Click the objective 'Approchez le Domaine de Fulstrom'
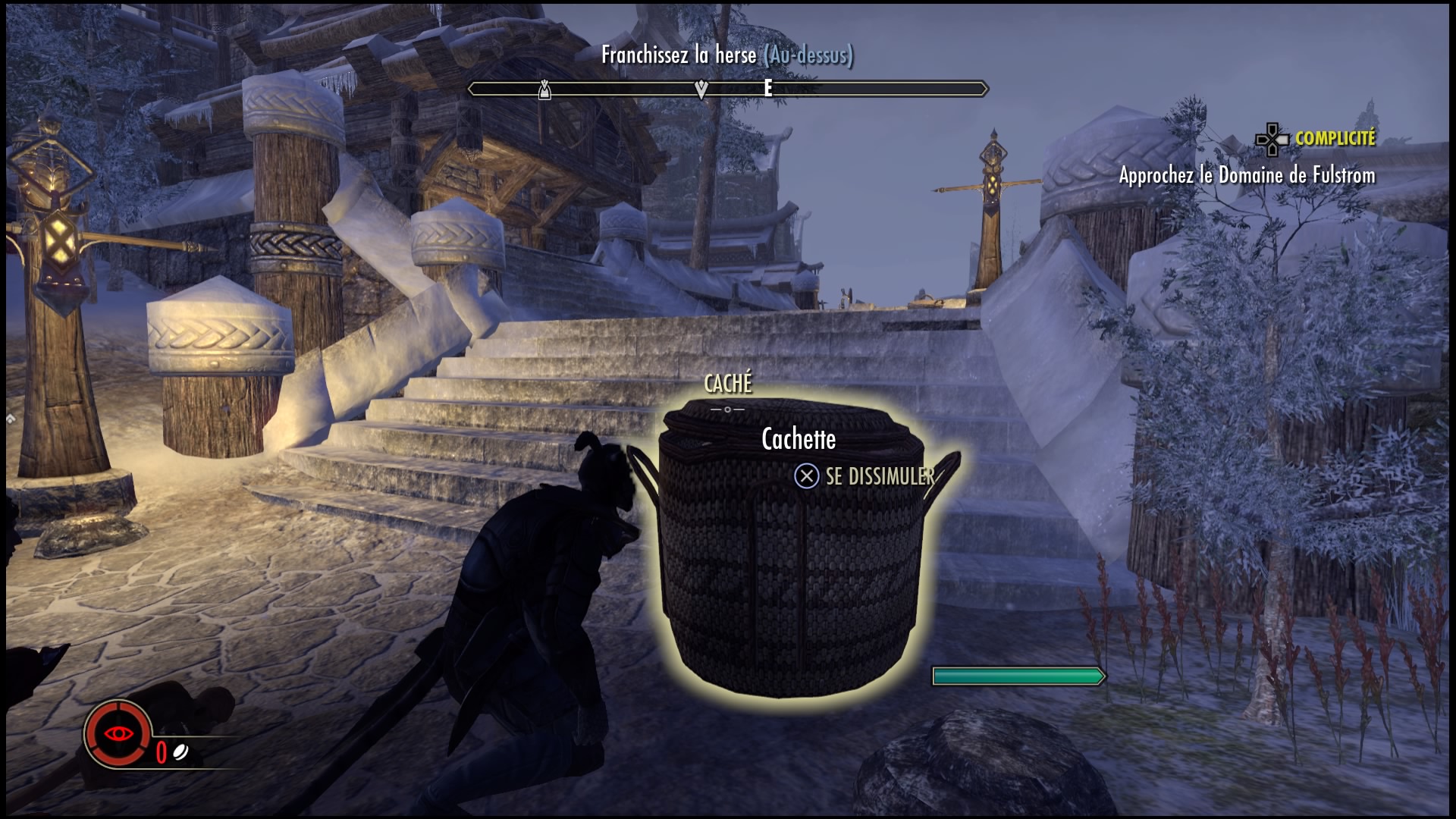Screen dimensions: 1456x819 pyautogui.click(x=1247, y=176)
